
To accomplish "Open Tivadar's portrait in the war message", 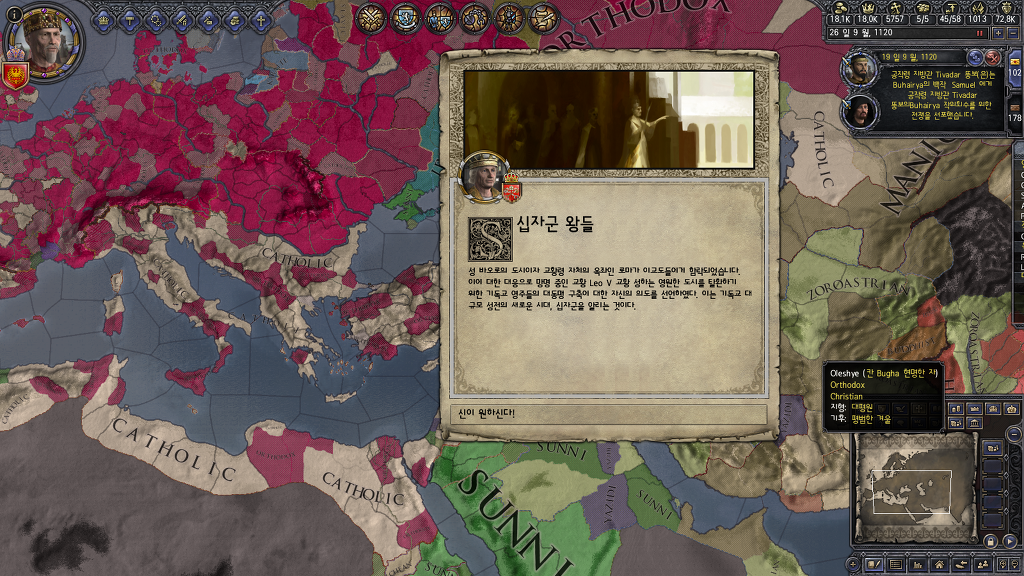I will click(858, 68).
